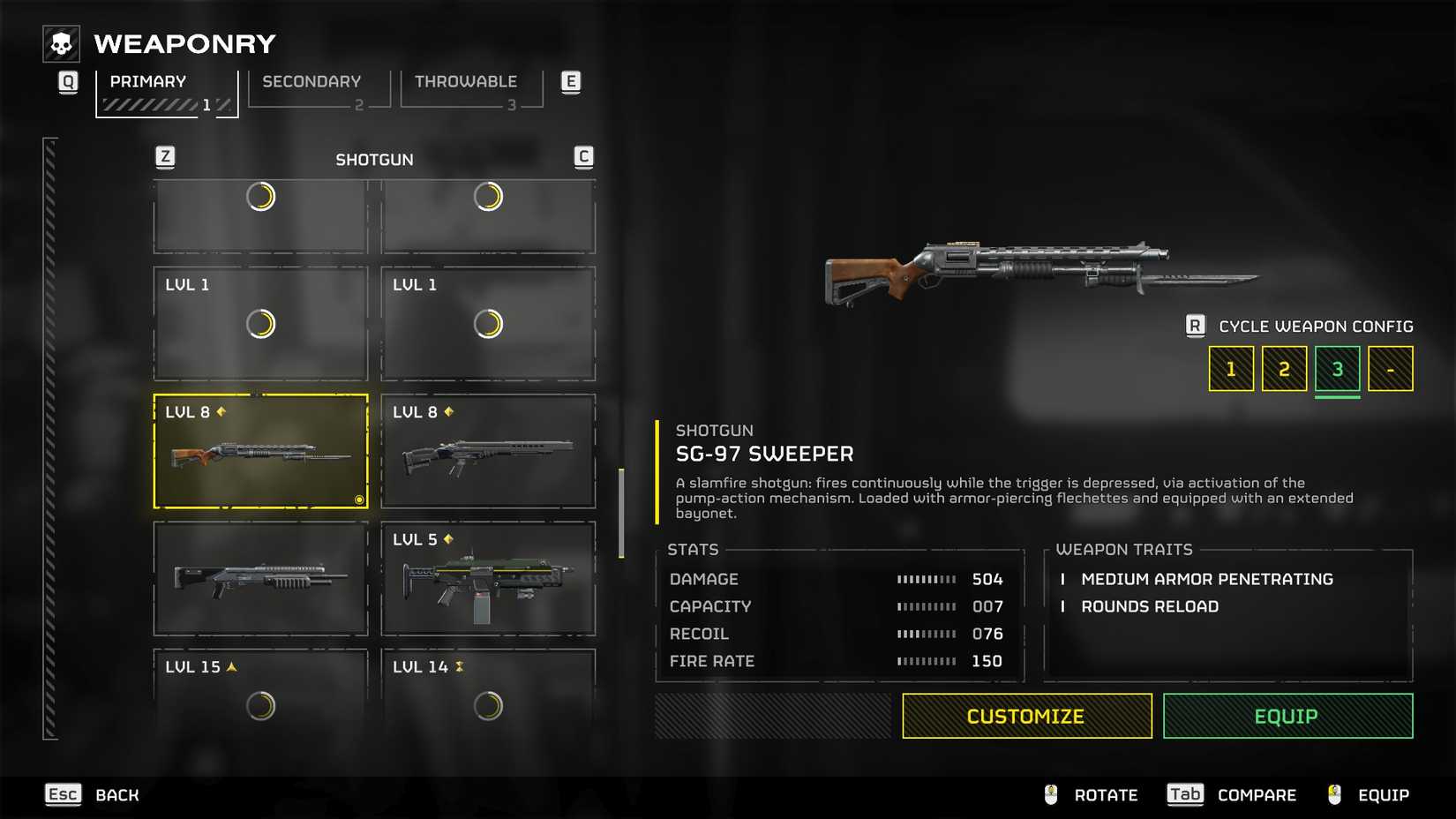
Task: Select weapon config 1
Action: coord(1231,369)
